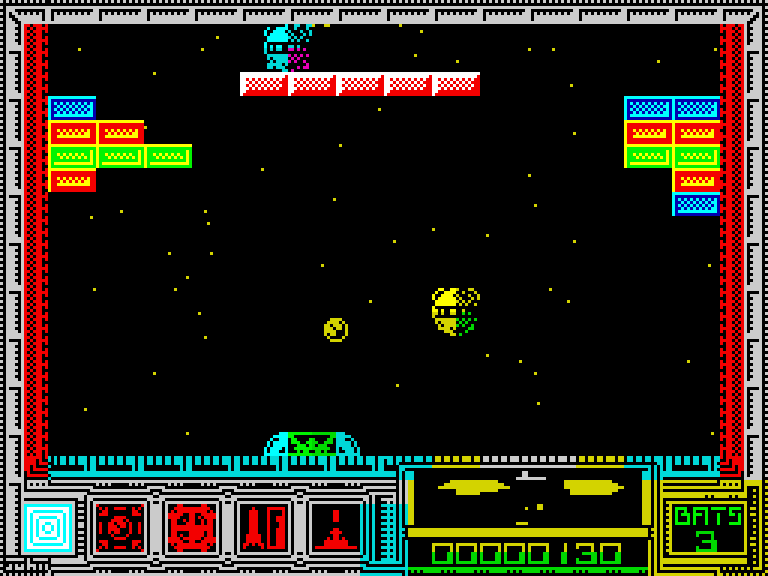Choose the red round face power-up icon
The height and width of the screenshot is (576, 768).
[191, 527]
